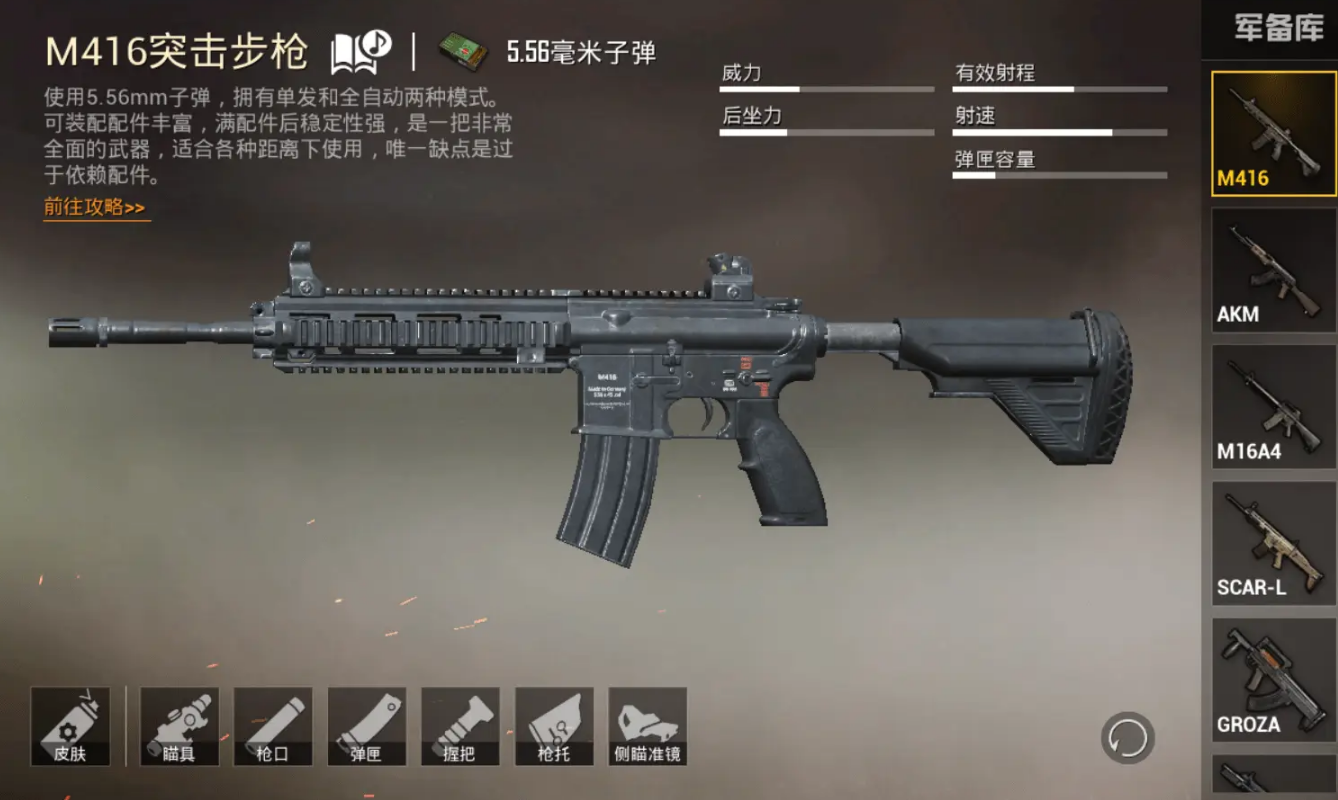The image size is (1338, 800).
Task: Select the M416 weapon in armory list
Action: 1273,134
